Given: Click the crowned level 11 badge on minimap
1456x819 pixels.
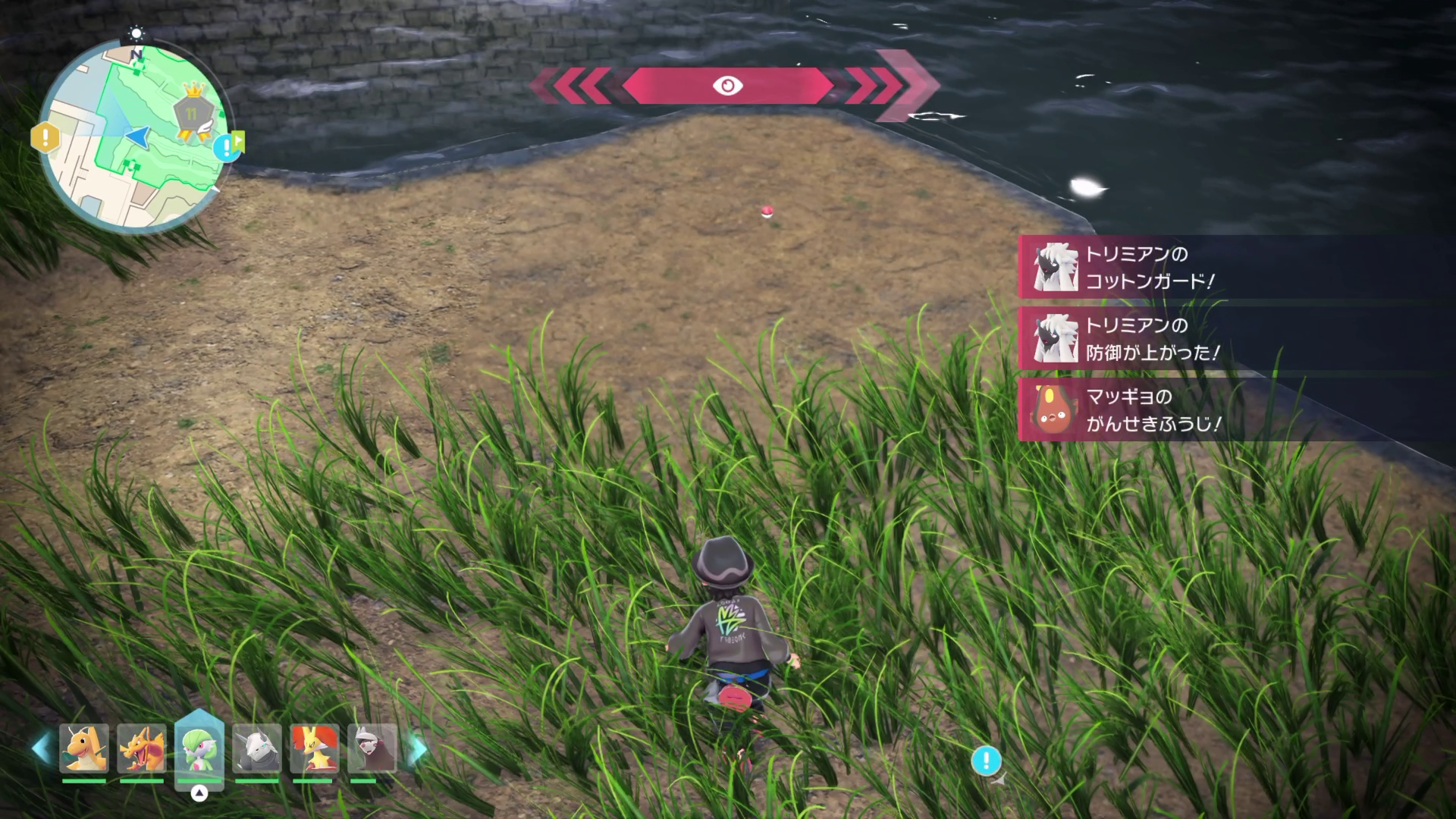Looking at the screenshot, I should [193, 112].
